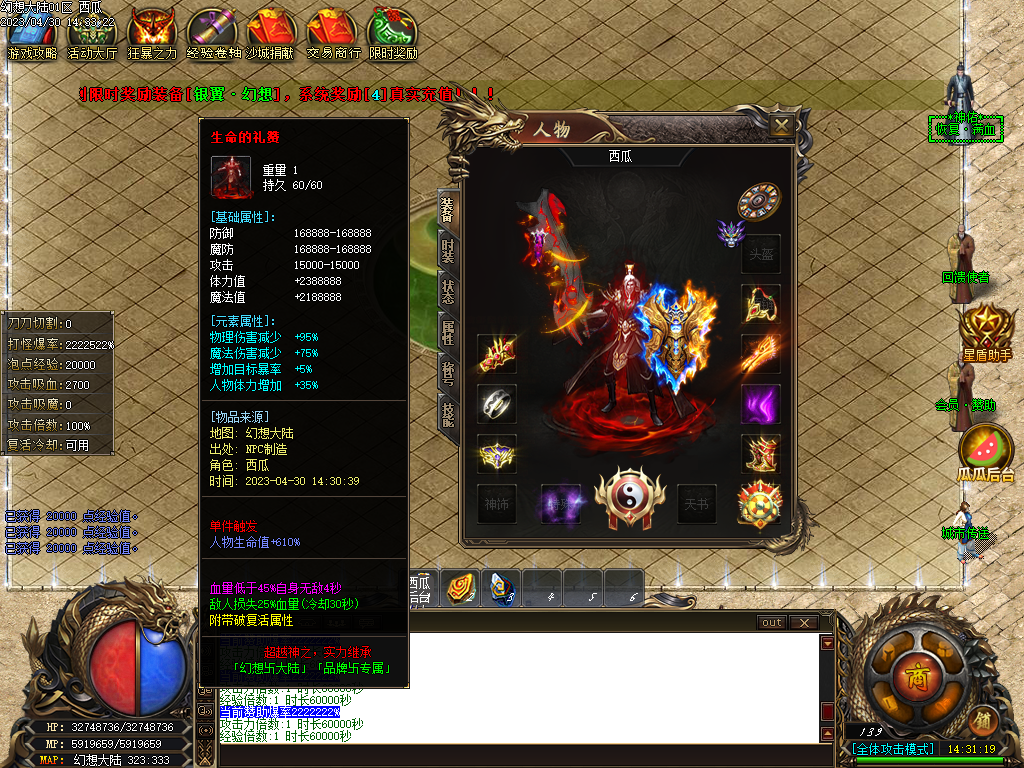The width and height of the screenshot is (1024, 768).
Task: Switch to the 技能 skills tab
Action: (x=448, y=413)
